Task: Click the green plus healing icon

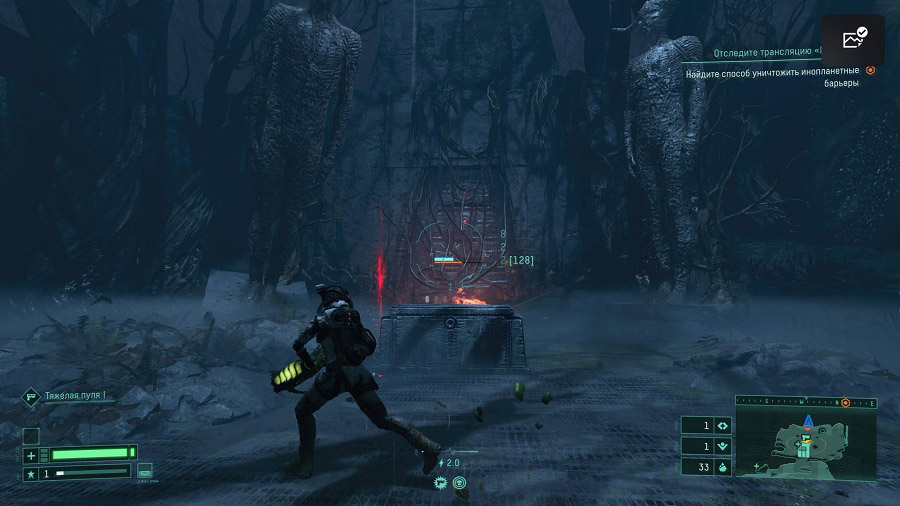Action: coord(31,455)
